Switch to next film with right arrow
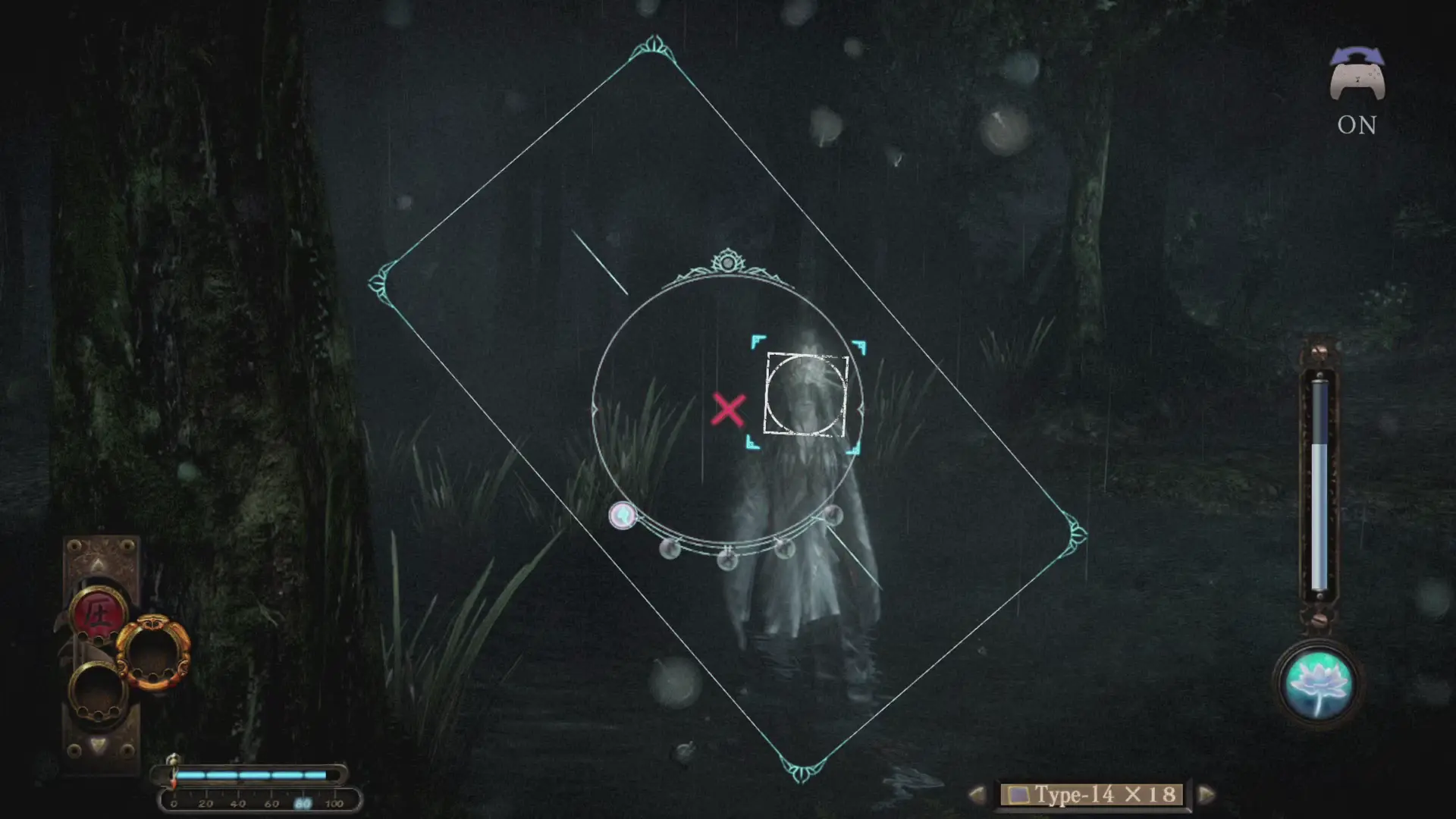 click(1206, 794)
